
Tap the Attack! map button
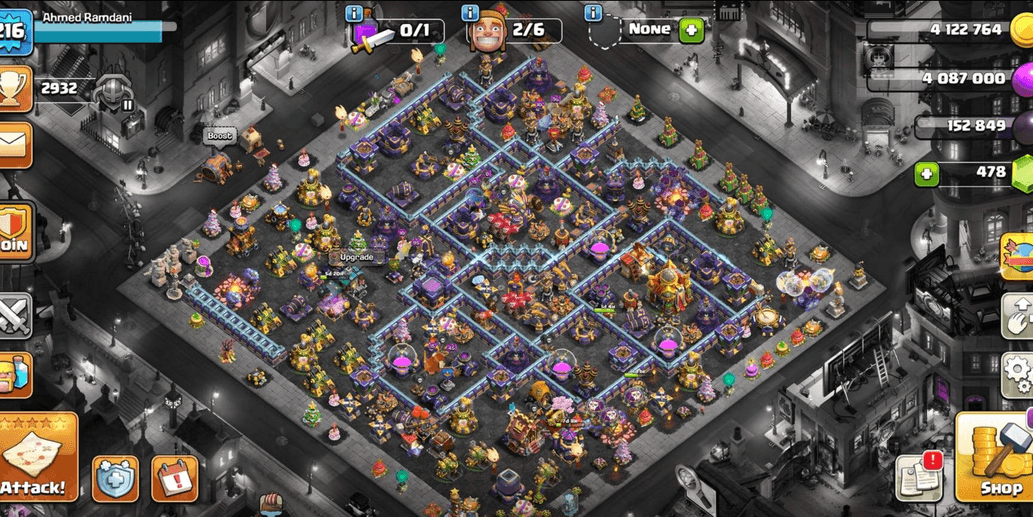coord(38,456)
